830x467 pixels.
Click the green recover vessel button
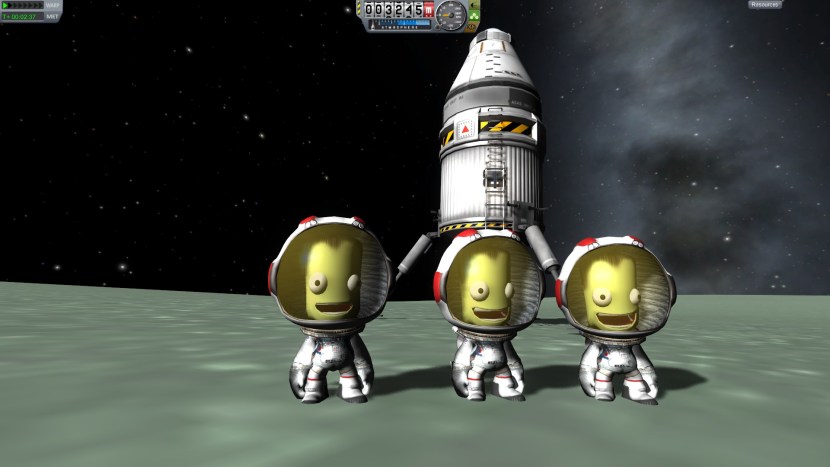[475, 17]
